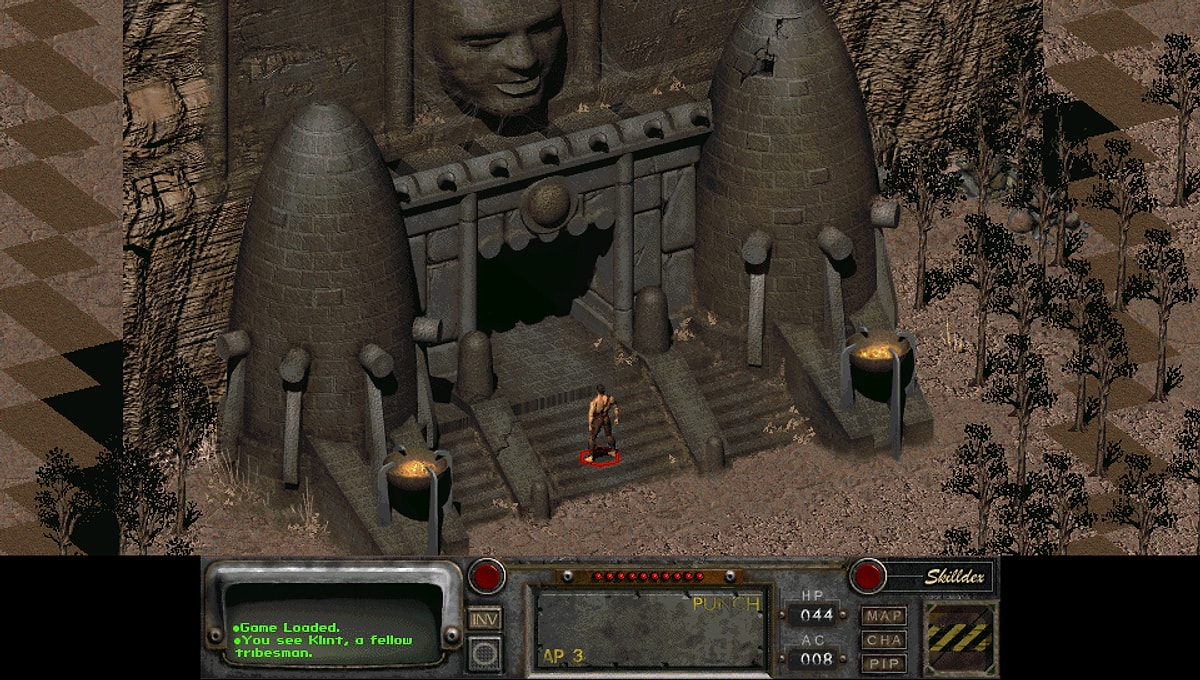1200x680 pixels.
Task: Open the inventory with the INV button
Action: (x=485, y=619)
